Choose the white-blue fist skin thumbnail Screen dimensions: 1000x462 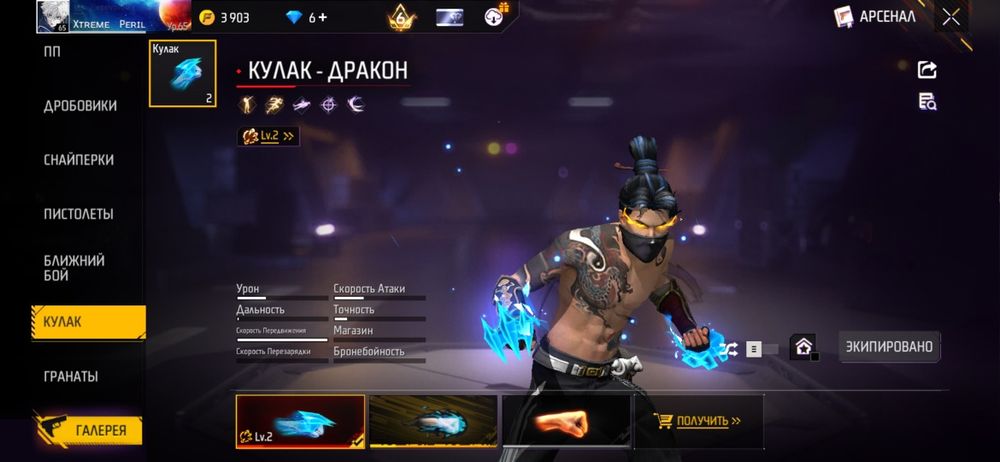[x=433, y=421]
